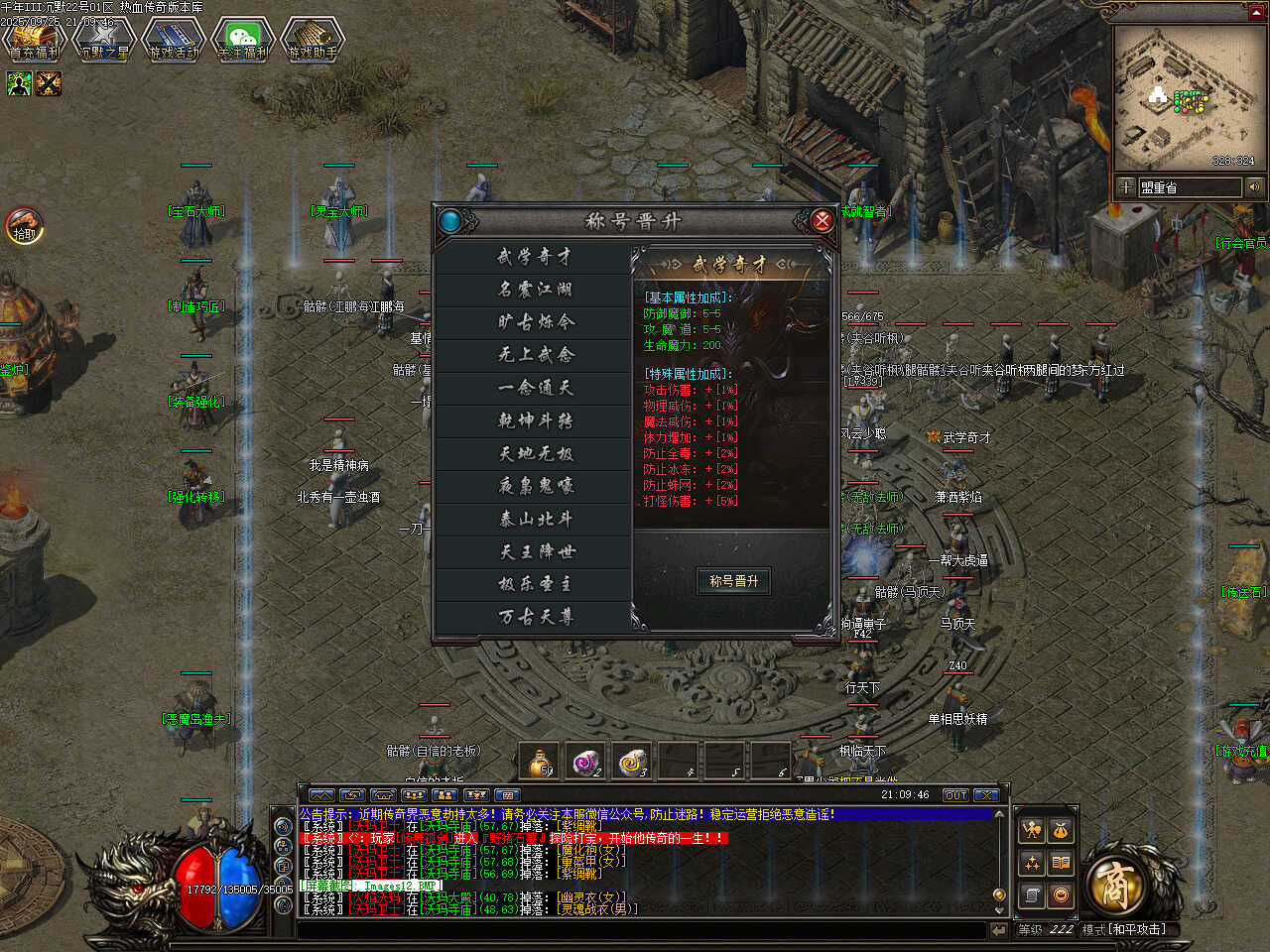Select the 无上武念 title row
Screen dimensions: 1270x952
[534, 355]
